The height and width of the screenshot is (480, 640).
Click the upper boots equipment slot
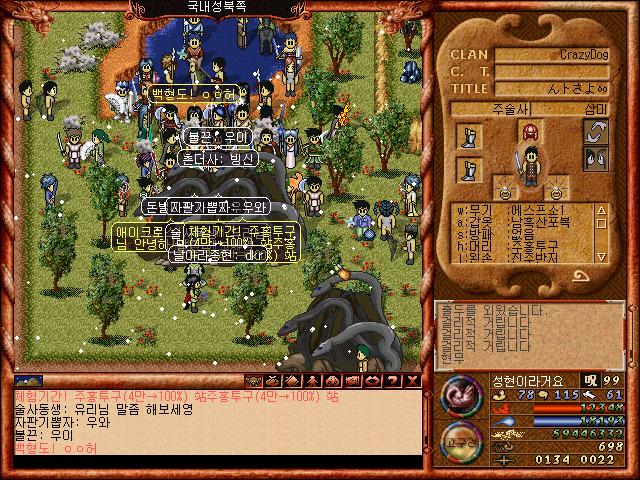pos(469,135)
